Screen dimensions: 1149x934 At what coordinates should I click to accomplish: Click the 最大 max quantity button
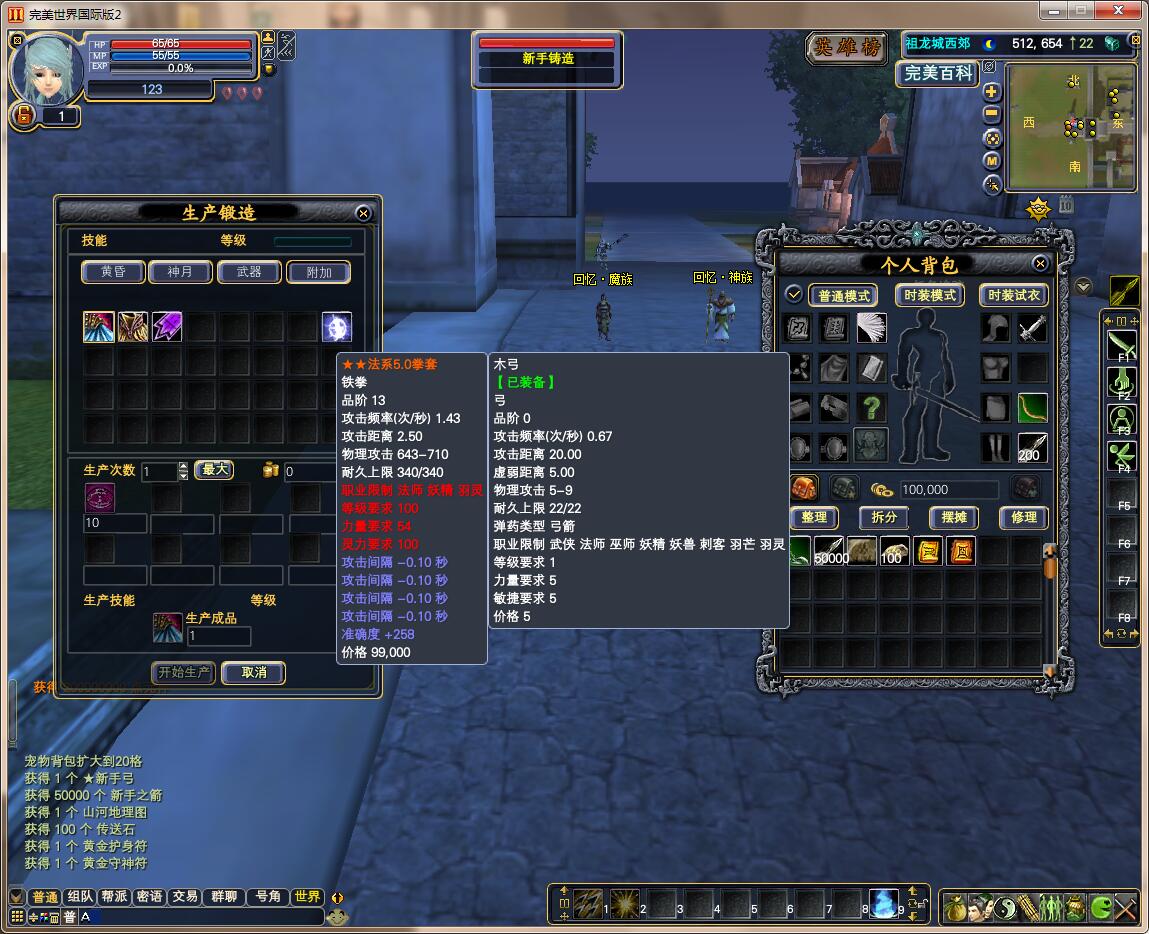point(214,470)
